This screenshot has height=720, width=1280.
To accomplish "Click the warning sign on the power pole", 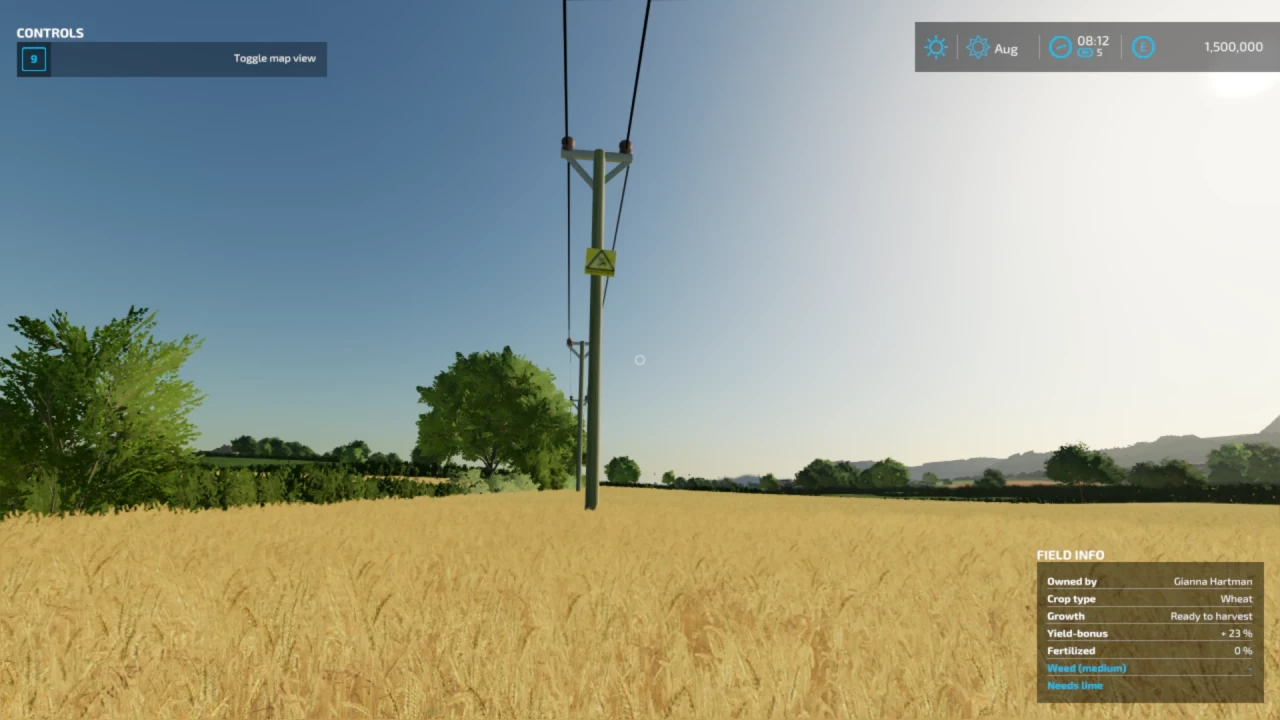I will click(x=599, y=261).
